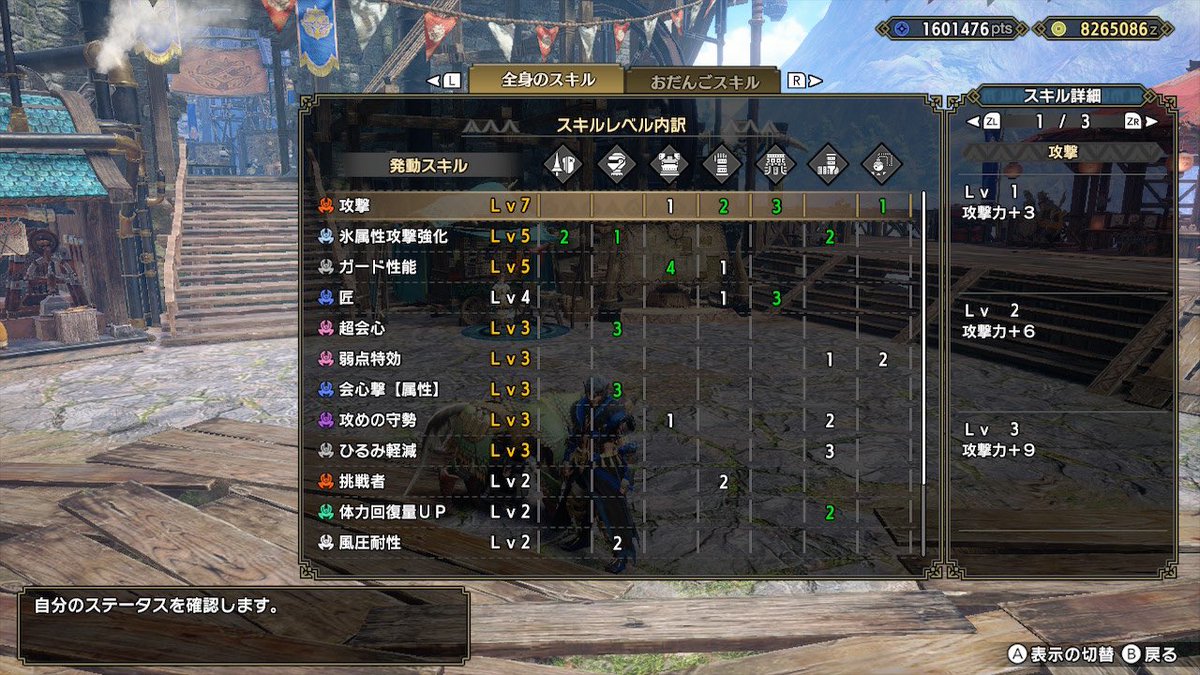
Task: Switch to the 全身のスキル tab
Action: [547, 81]
